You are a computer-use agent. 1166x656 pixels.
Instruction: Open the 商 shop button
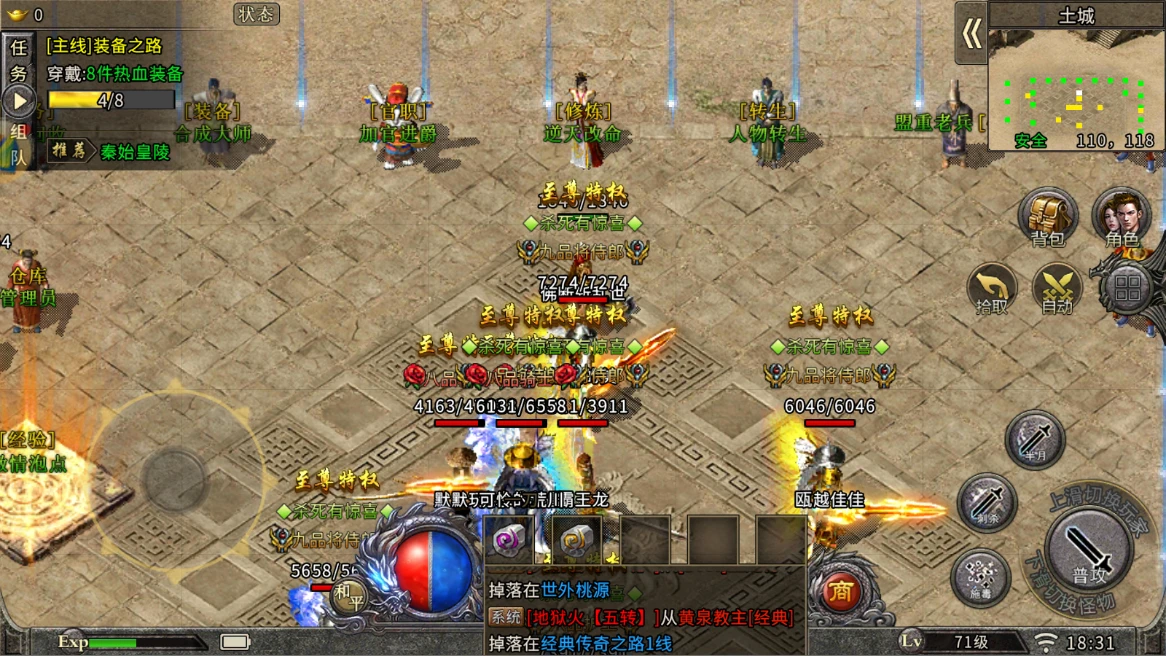[x=841, y=592]
